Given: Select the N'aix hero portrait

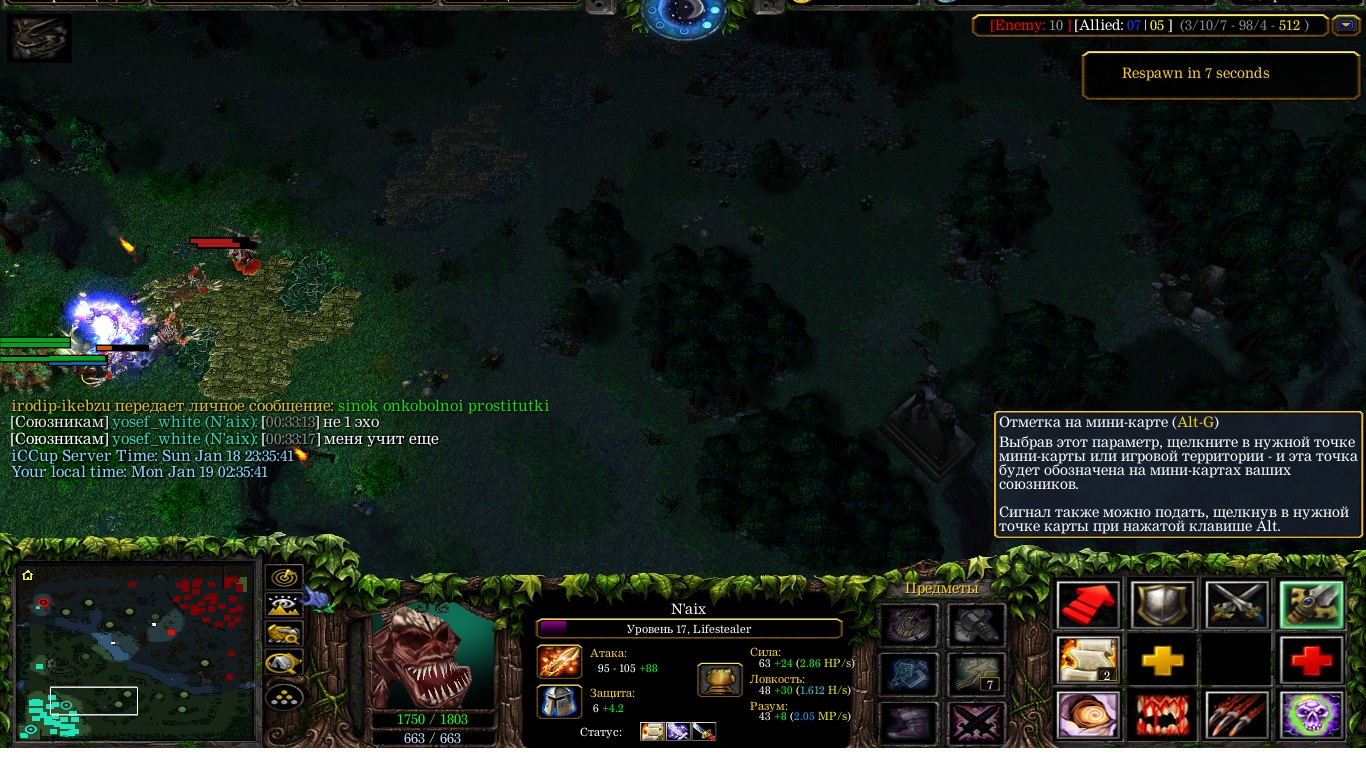Looking at the screenshot, I should click(x=433, y=654).
